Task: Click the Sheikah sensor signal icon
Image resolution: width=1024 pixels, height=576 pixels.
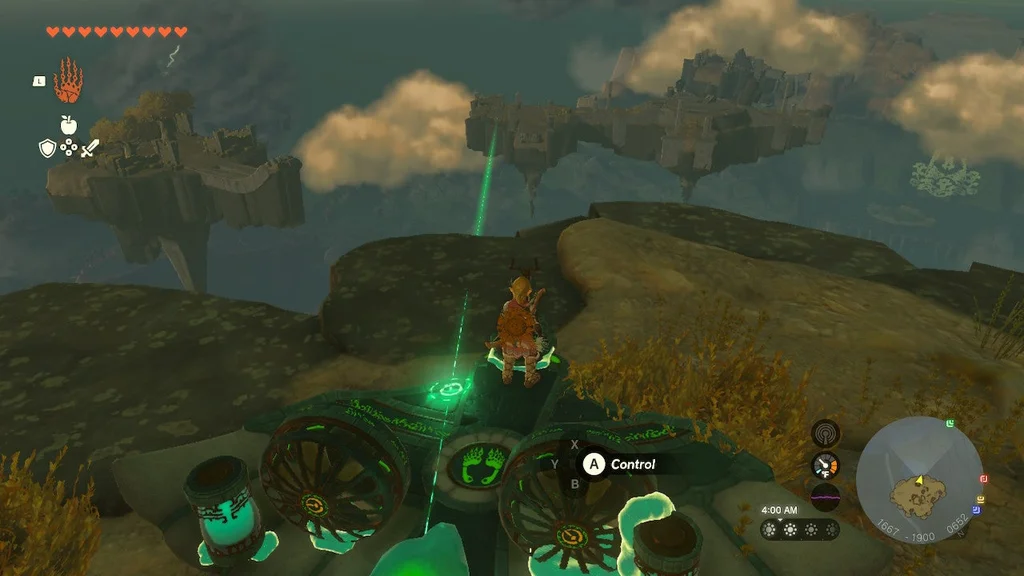Action: tap(826, 432)
